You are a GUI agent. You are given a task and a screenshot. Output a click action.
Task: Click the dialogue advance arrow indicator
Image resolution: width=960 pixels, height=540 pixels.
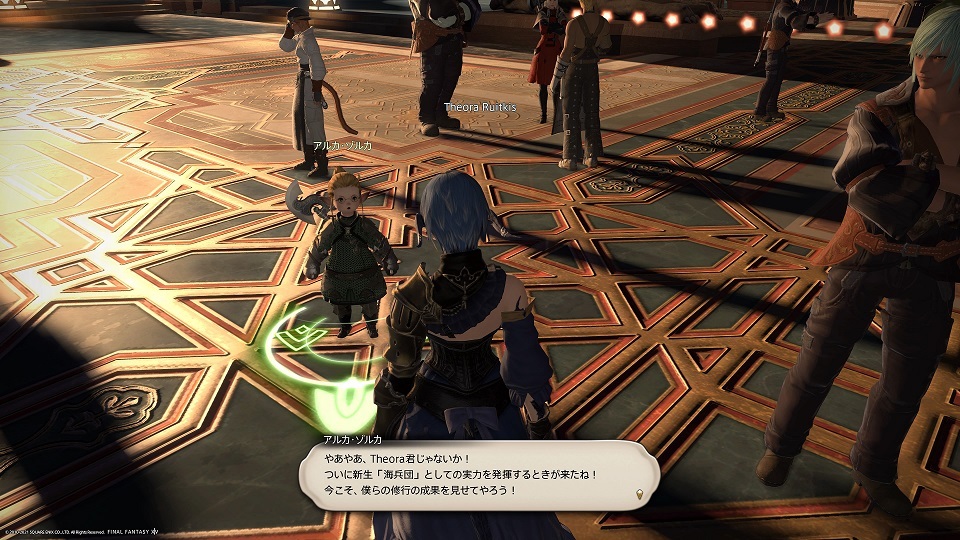click(x=639, y=495)
